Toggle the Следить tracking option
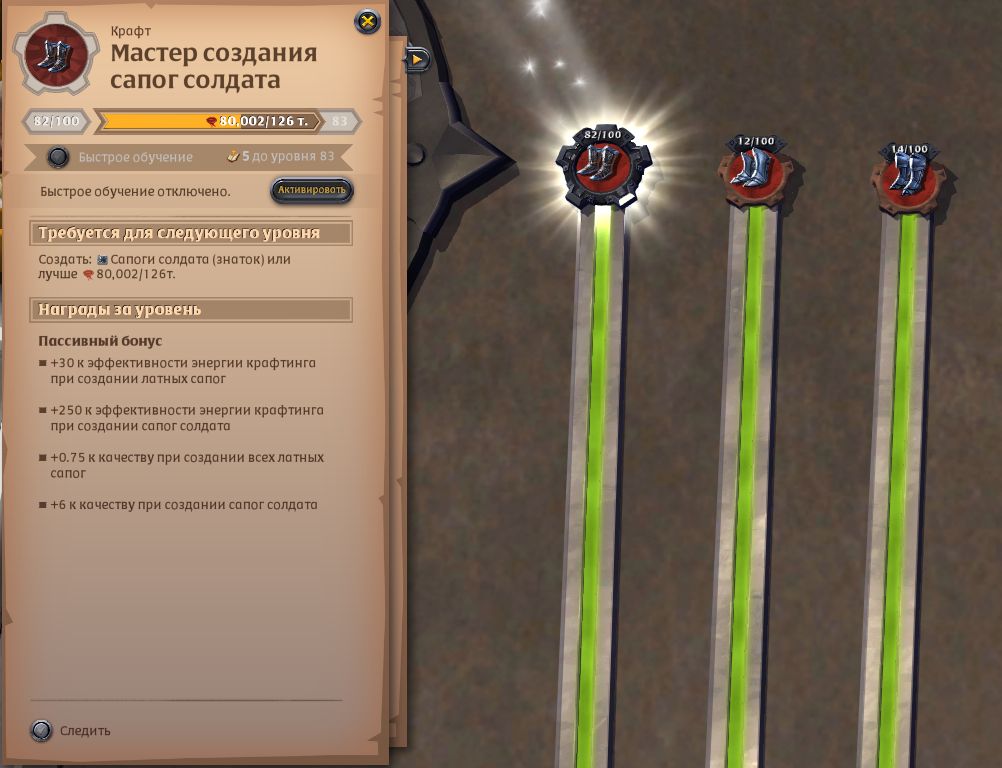This screenshot has height=768, width=1002. [41, 731]
